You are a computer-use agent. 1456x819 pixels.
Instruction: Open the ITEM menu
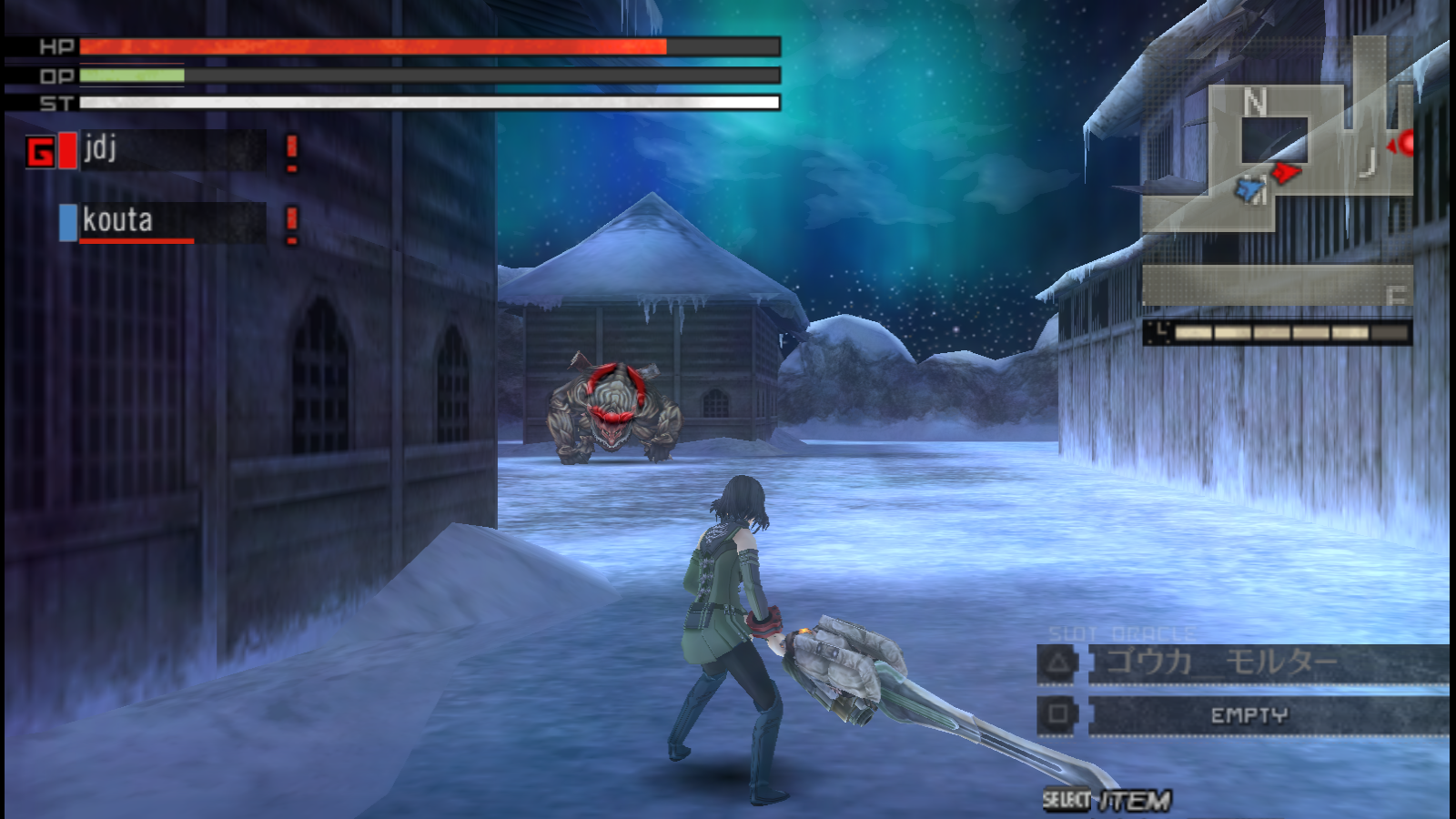(x=1107, y=800)
